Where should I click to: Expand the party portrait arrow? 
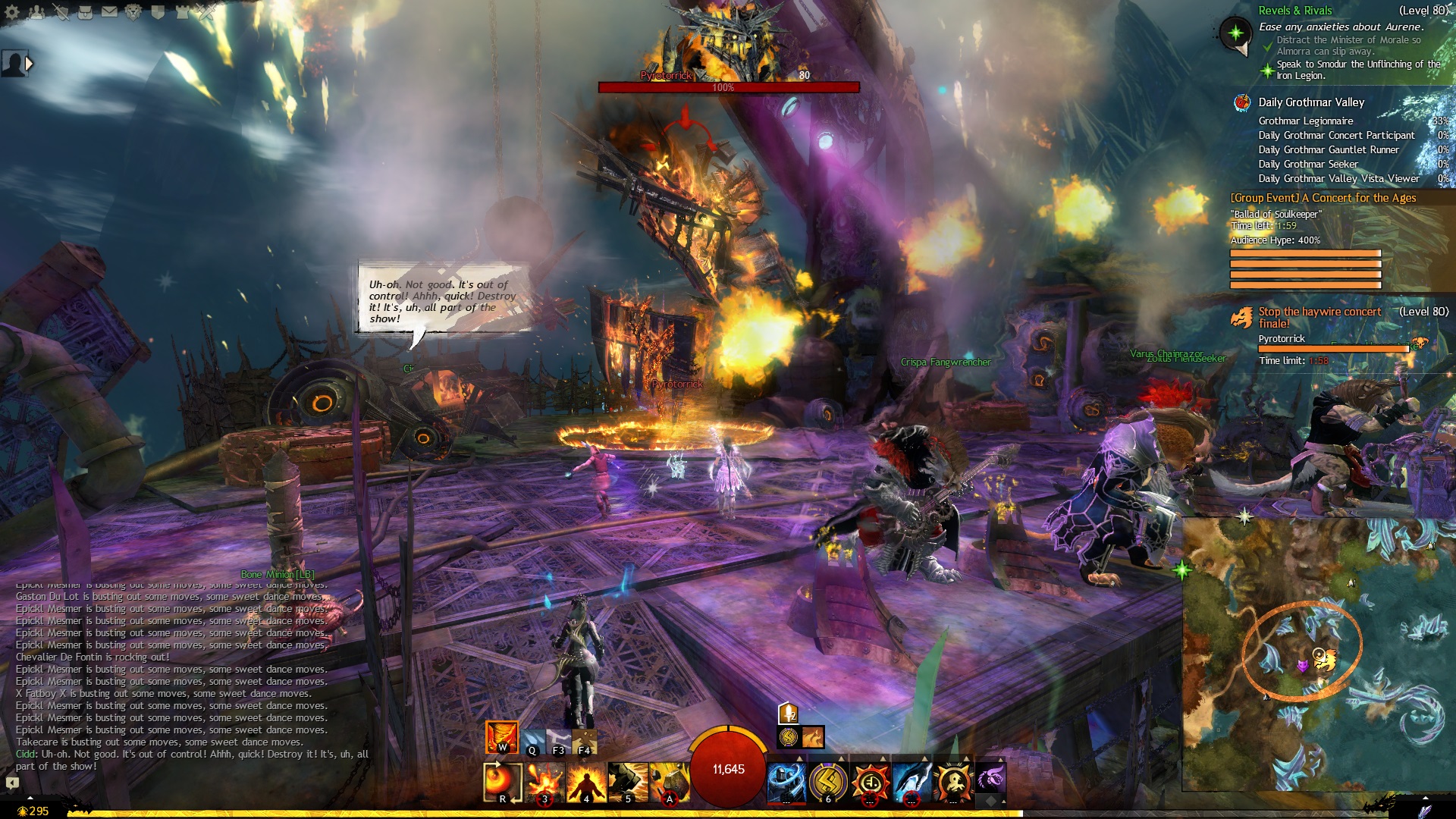click(x=30, y=64)
